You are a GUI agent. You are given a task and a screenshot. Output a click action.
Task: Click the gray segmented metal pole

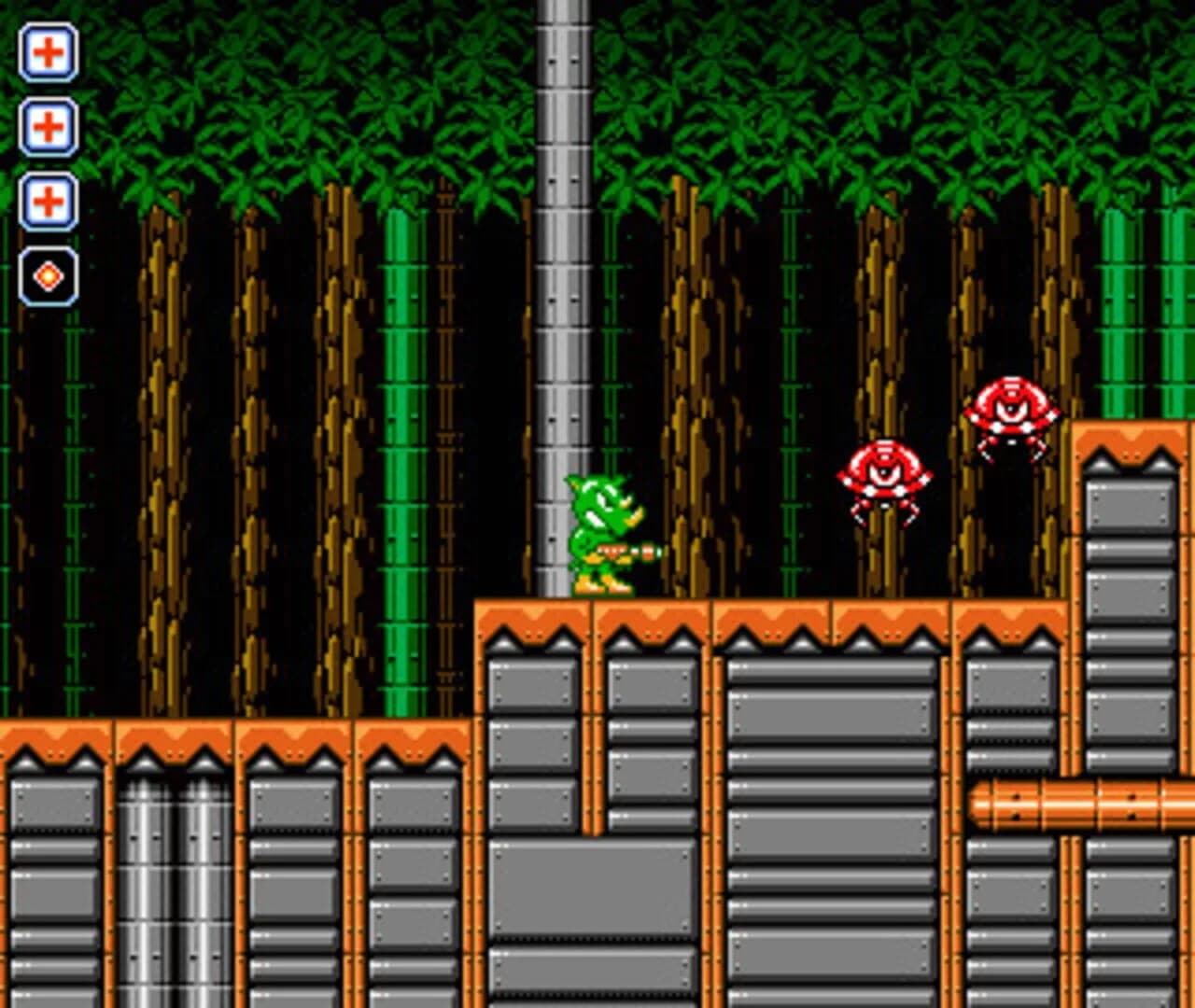coord(557,280)
